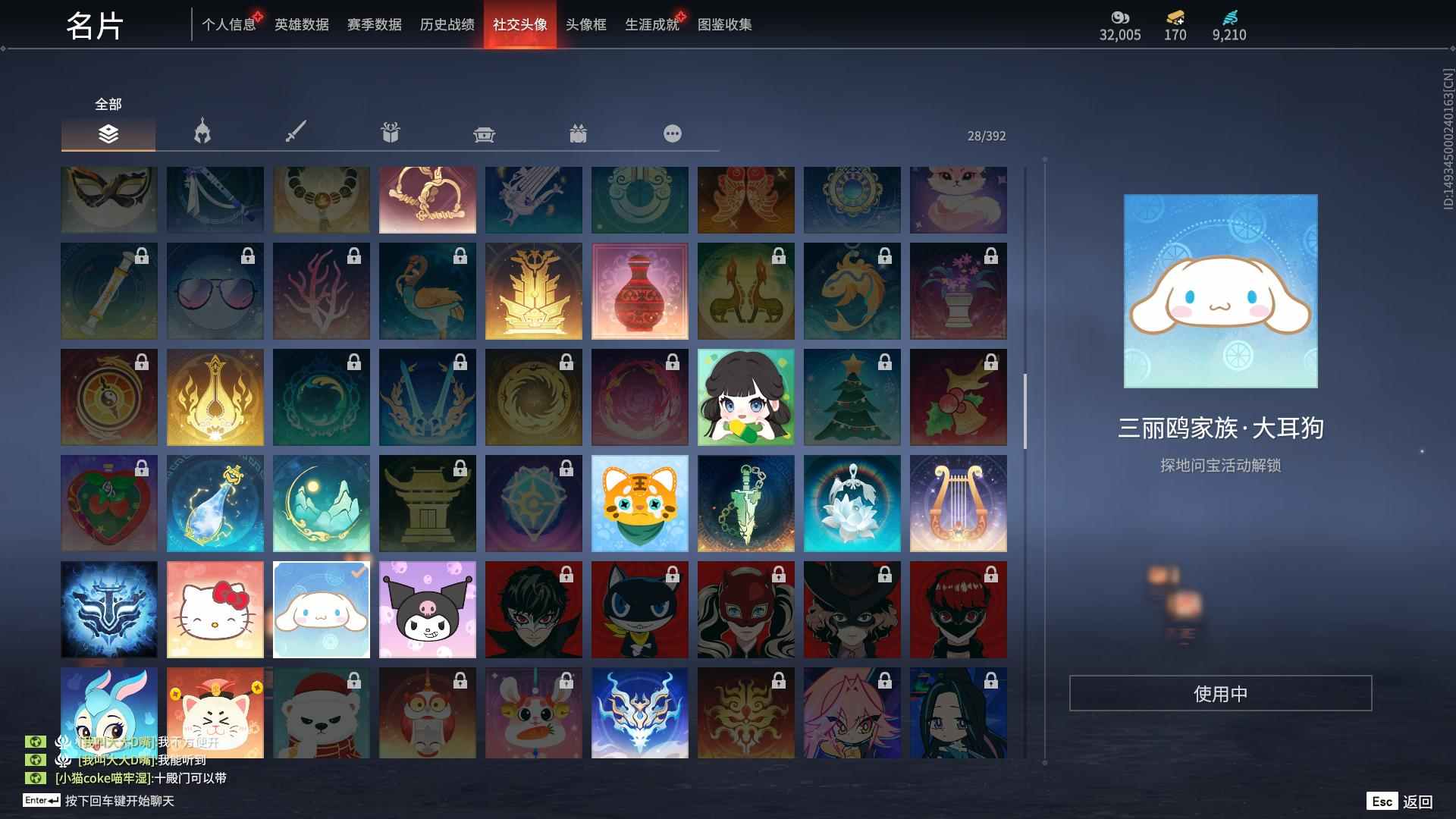The image size is (1456, 819).
Task: Select the Hello Kitty avatar
Action: coord(215,608)
